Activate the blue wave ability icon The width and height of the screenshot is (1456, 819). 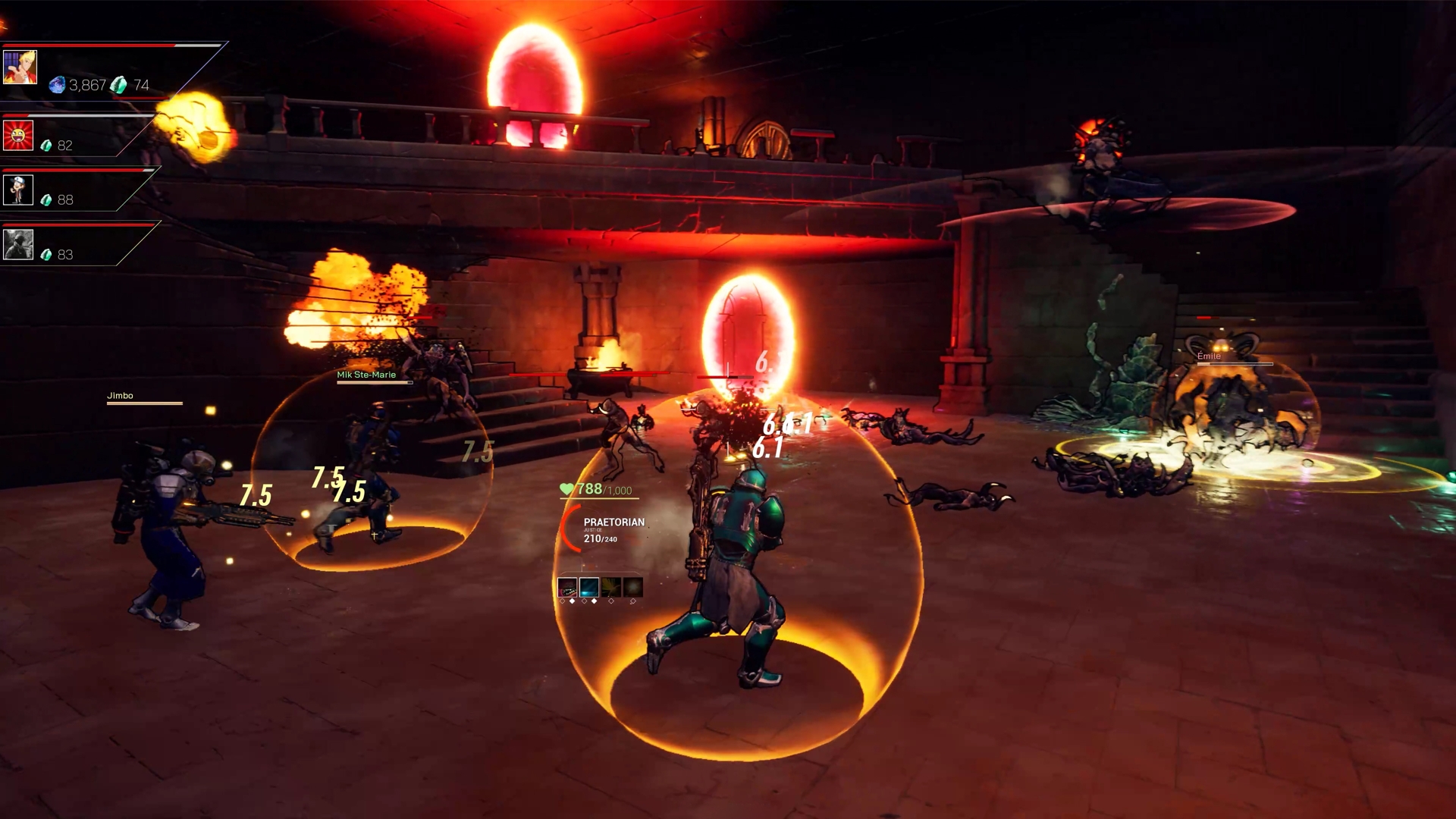589,587
